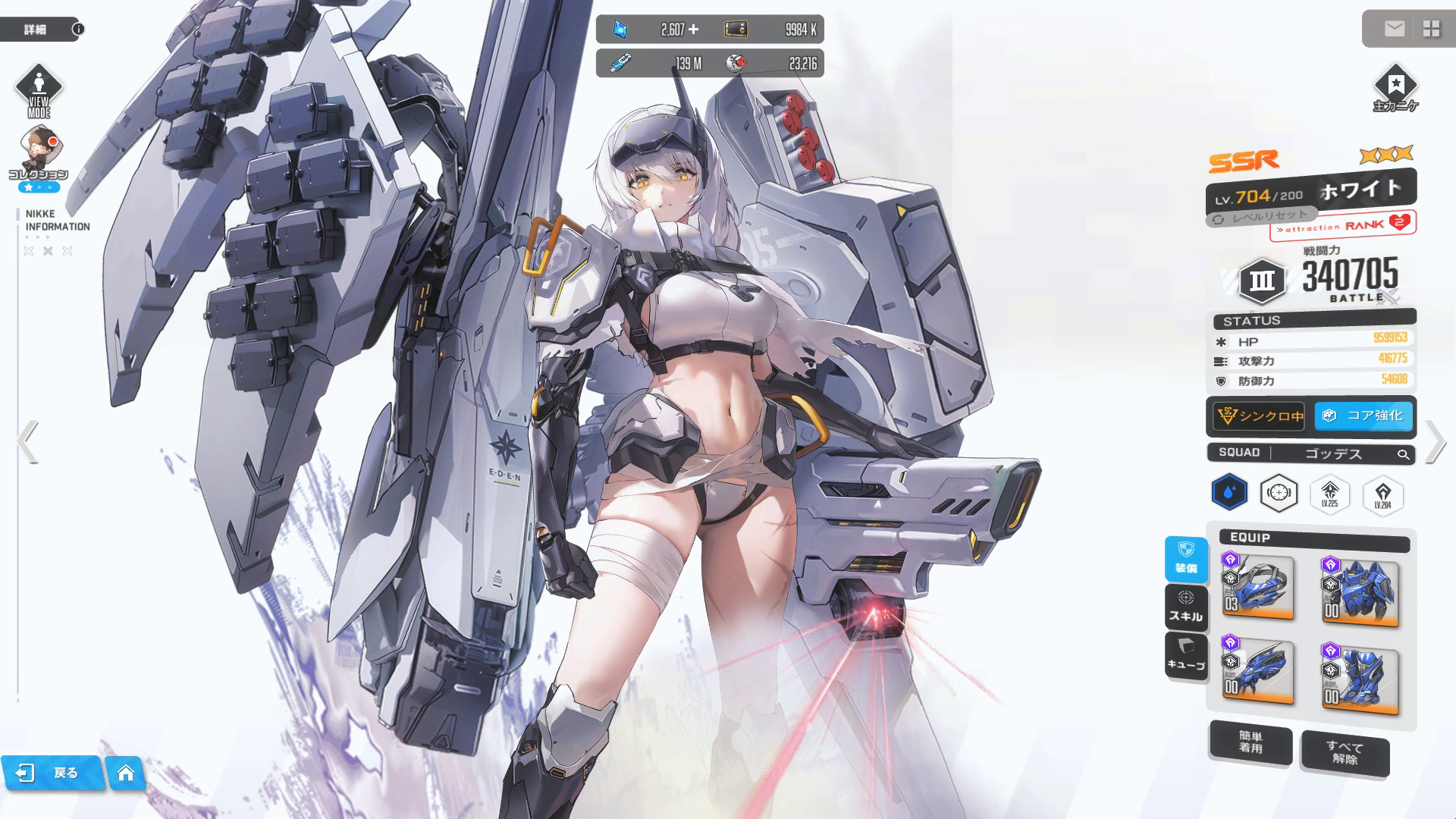The image size is (1456, 819).
Task: Select the blue helmet equipment slot
Action: pyautogui.click(x=1258, y=587)
